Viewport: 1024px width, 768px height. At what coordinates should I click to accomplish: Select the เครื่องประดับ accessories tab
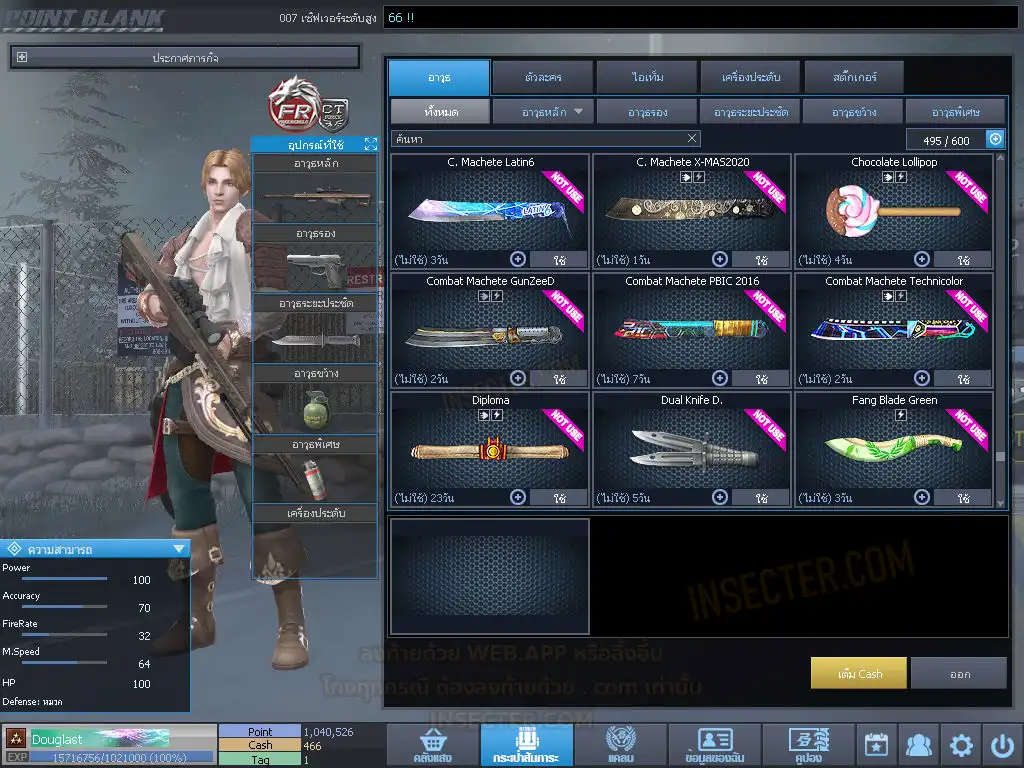[x=750, y=77]
